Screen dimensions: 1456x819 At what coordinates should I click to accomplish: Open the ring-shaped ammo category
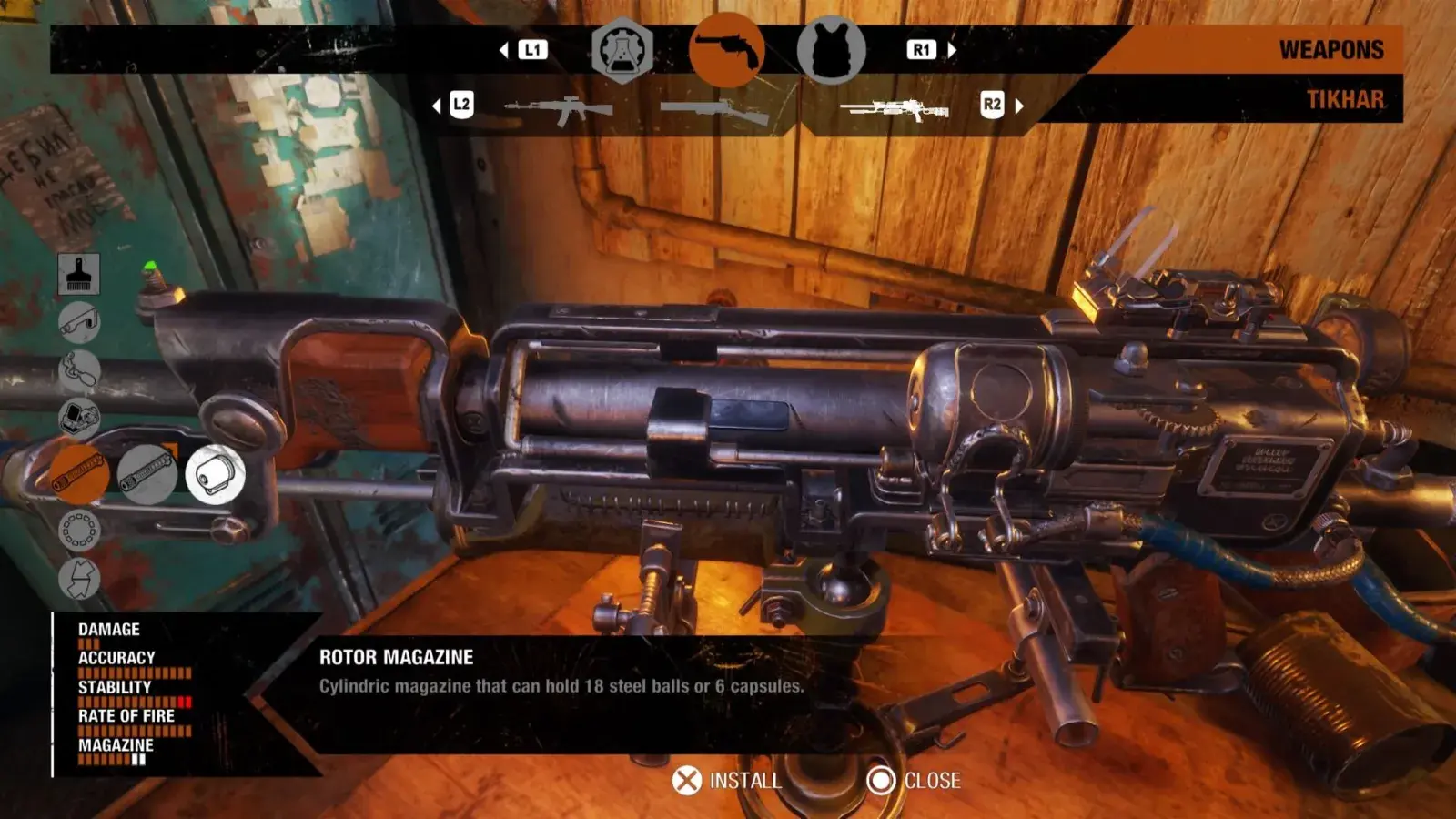79,530
